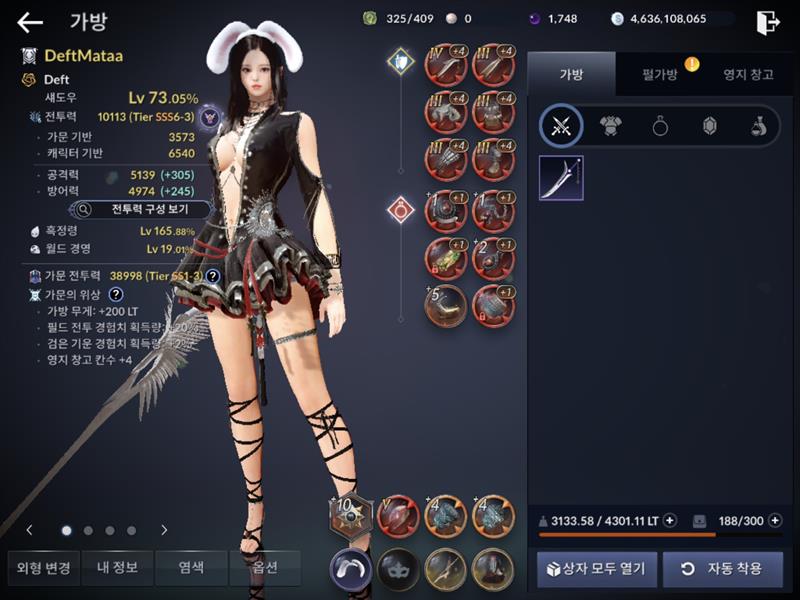The image size is (800, 600).
Task: Open the 염색 dye menu
Action: pyautogui.click(x=192, y=568)
